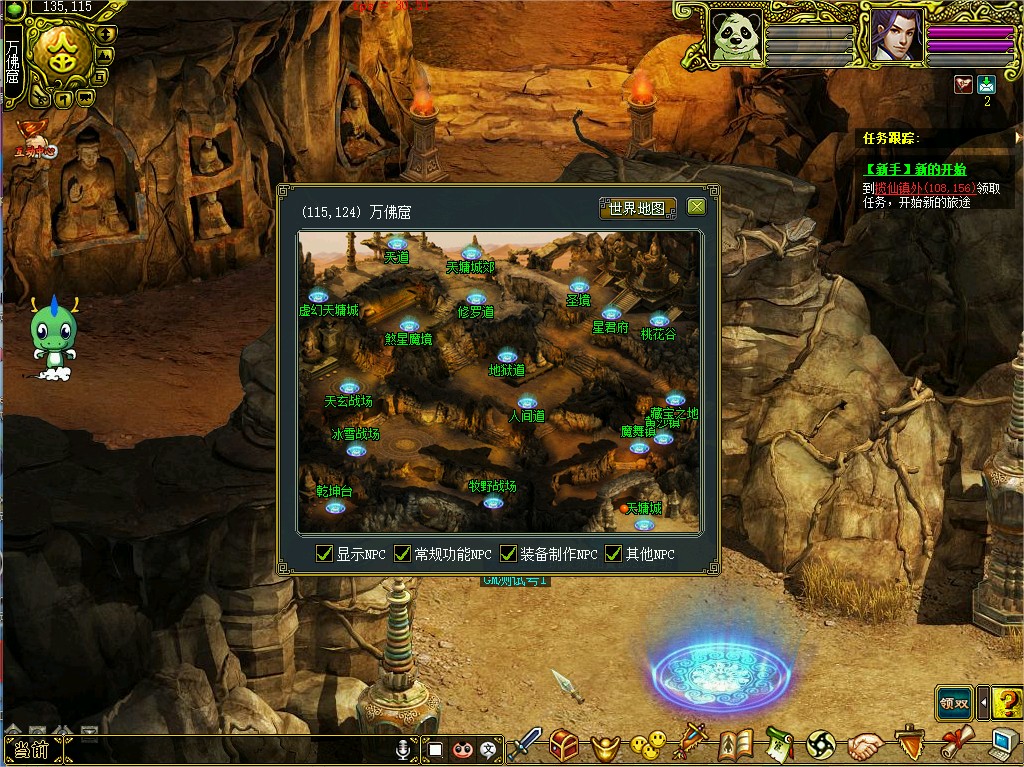1024x767 pixels.
Task: Select the 地狱道 portal on the map
Action: pos(507,357)
